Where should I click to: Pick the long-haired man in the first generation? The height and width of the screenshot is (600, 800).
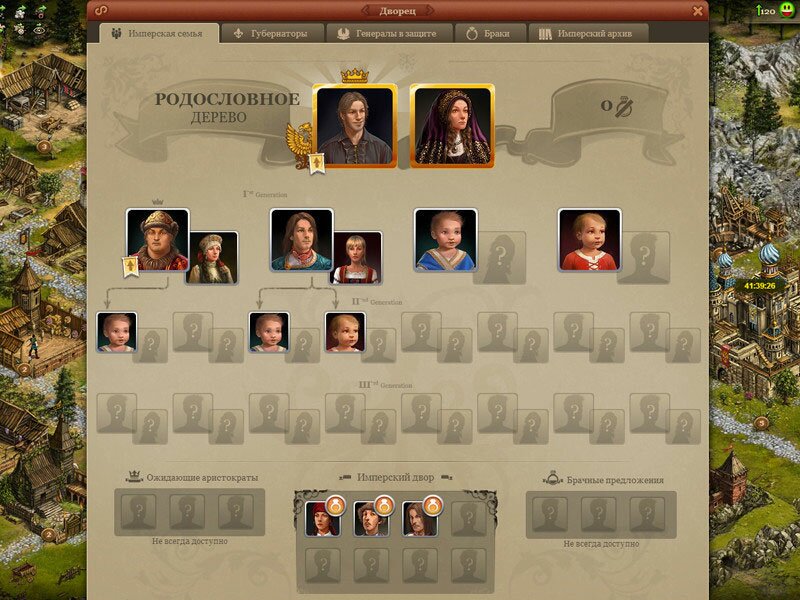coord(301,239)
